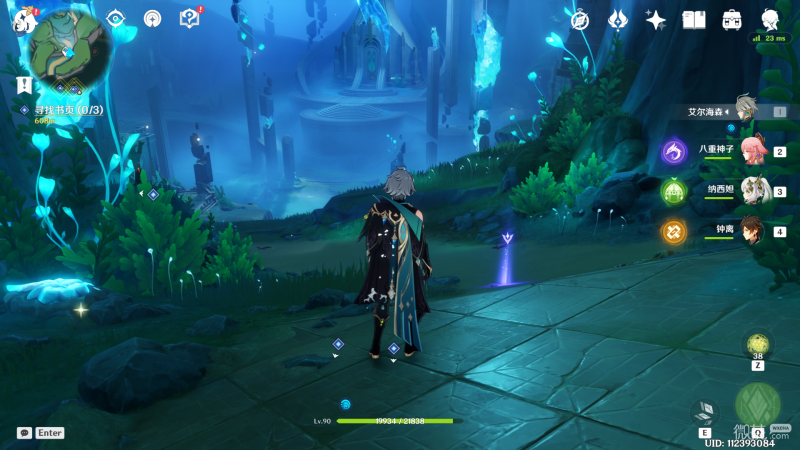Open the quest bookmark icon below Paimon
The height and width of the screenshot is (450, 800).
tap(24, 86)
